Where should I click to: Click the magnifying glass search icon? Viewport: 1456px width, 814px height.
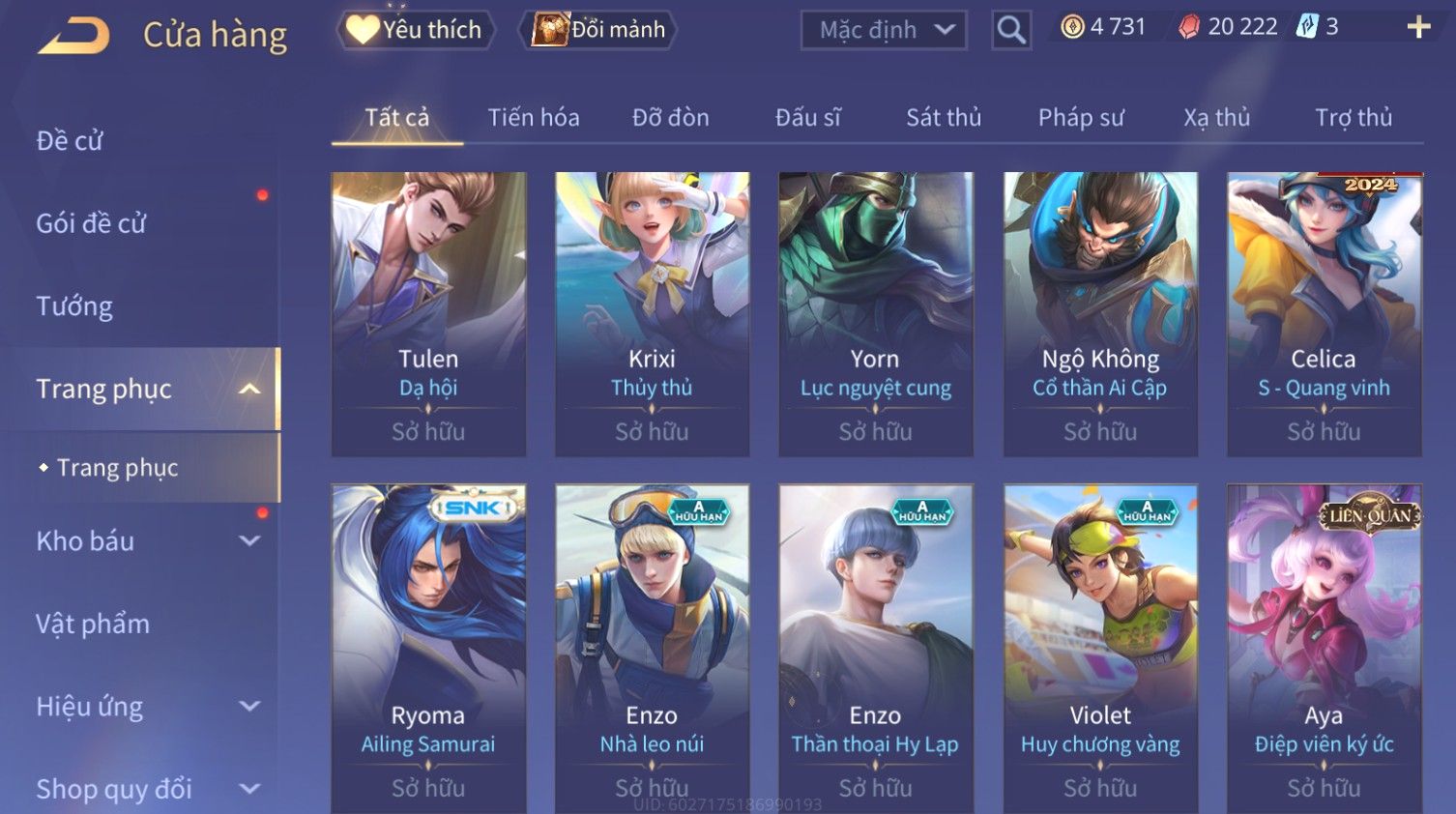(1011, 31)
